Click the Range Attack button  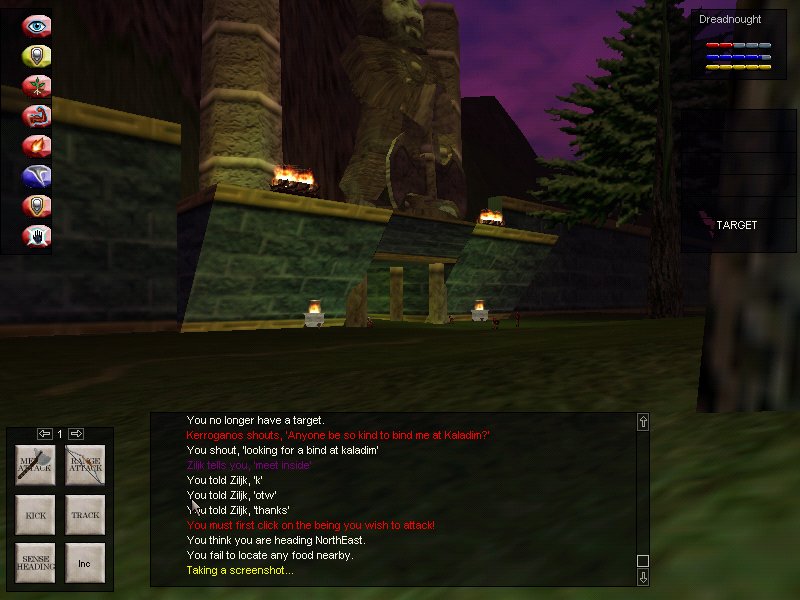(85, 465)
